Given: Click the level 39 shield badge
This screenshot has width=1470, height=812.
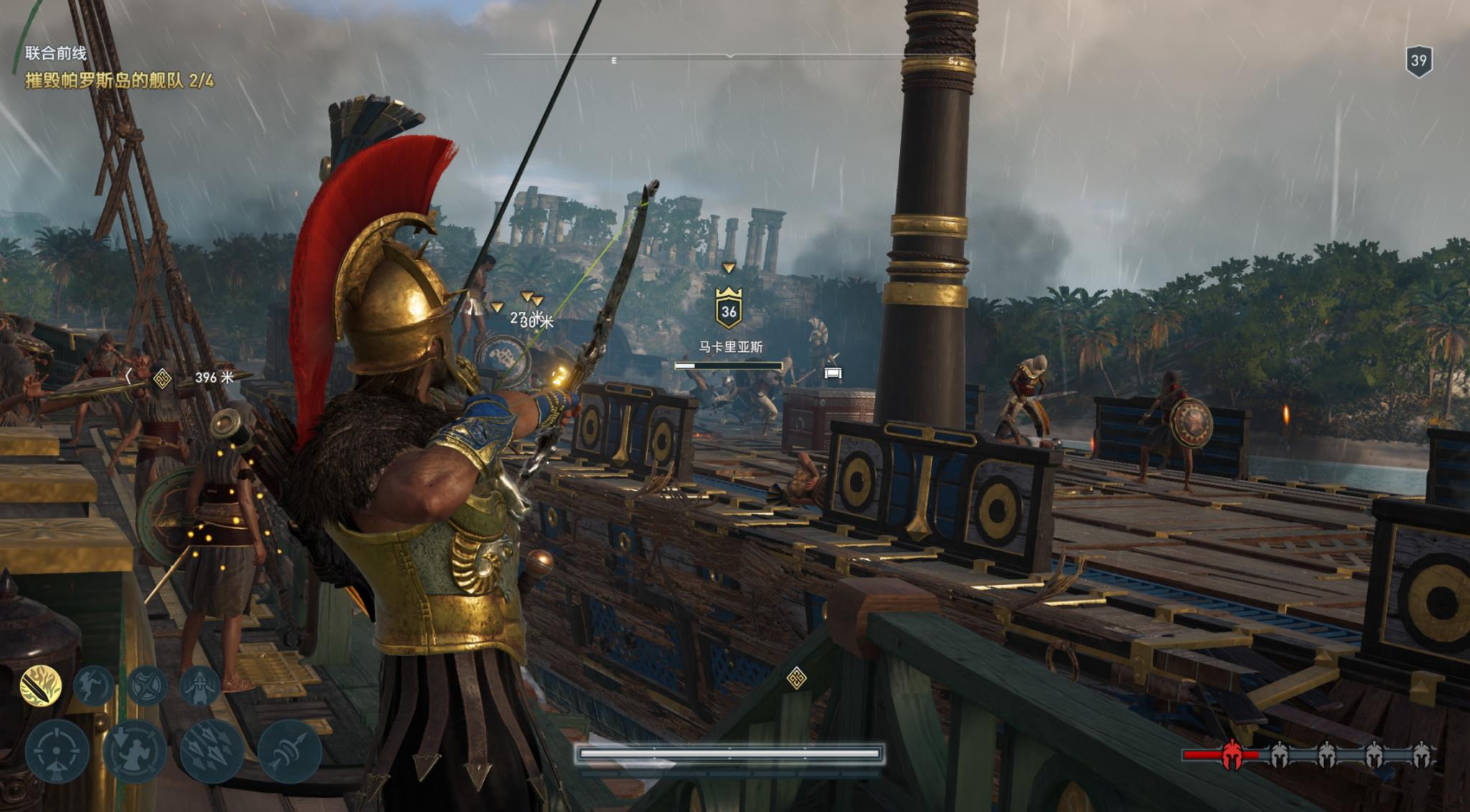Looking at the screenshot, I should 1418,61.
